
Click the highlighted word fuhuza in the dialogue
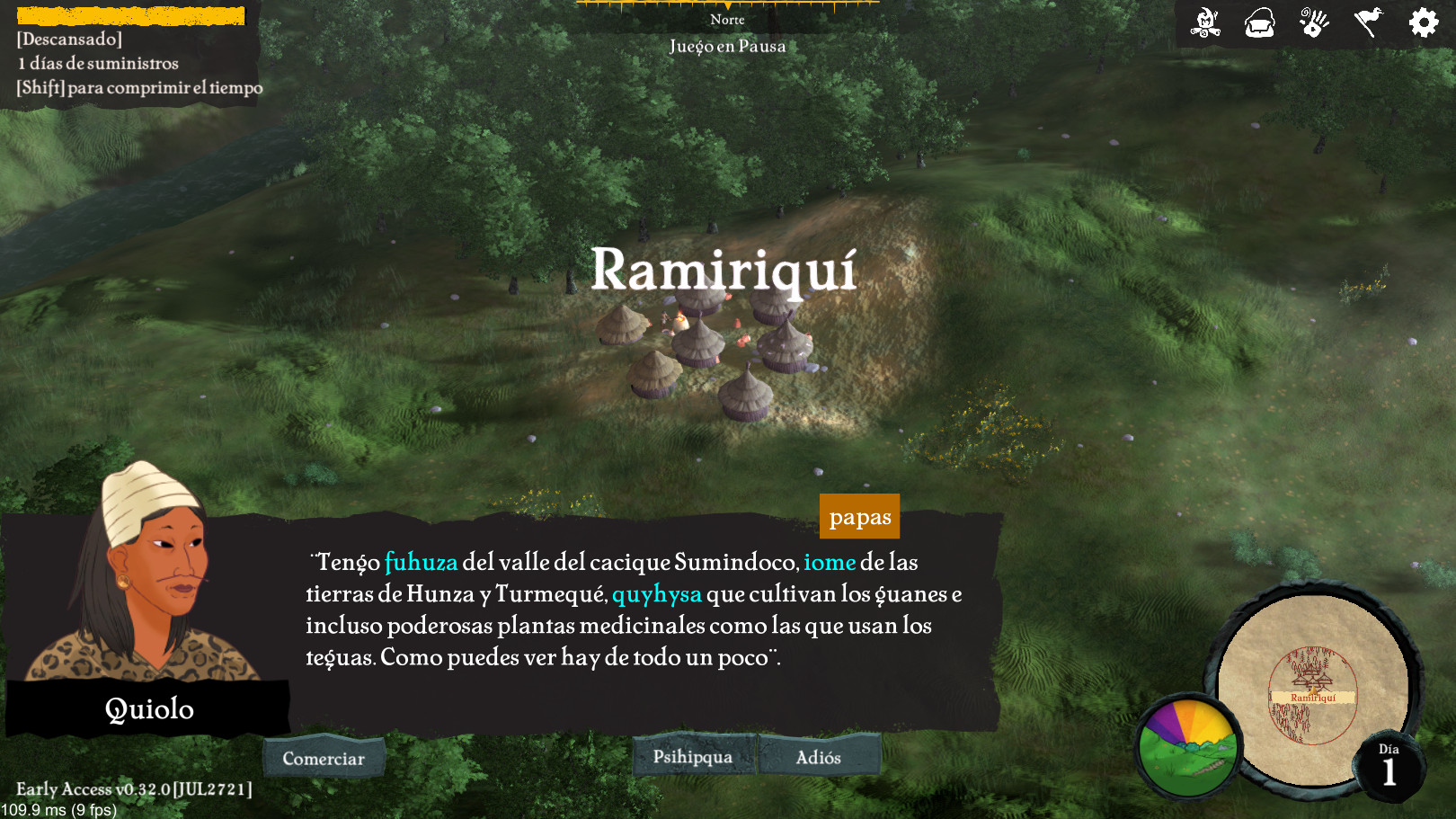tap(421, 563)
